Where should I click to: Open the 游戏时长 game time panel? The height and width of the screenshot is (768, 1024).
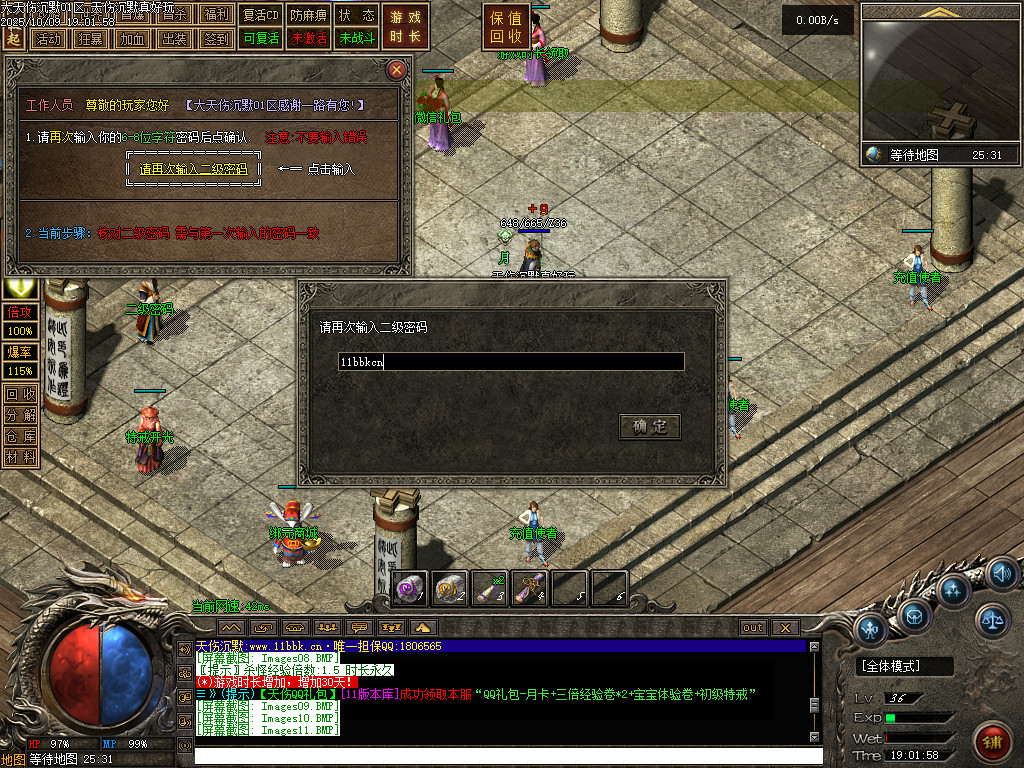pos(405,27)
